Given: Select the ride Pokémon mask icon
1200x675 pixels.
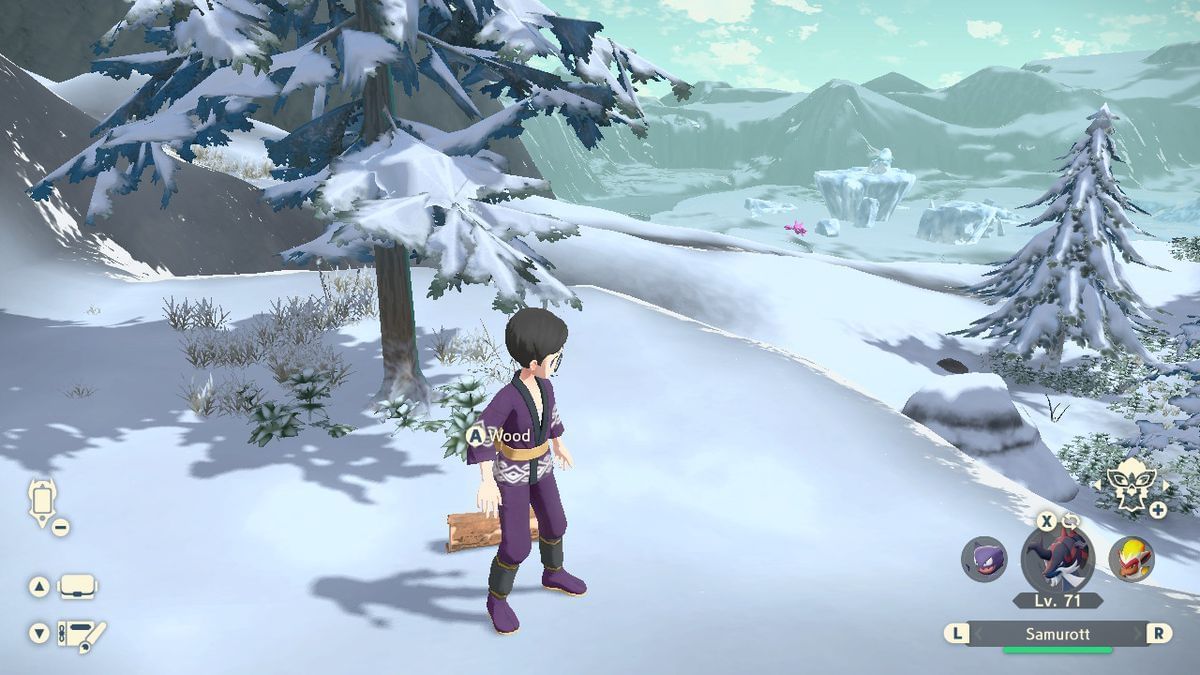Looking at the screenshot, I should pos(1129,484).
